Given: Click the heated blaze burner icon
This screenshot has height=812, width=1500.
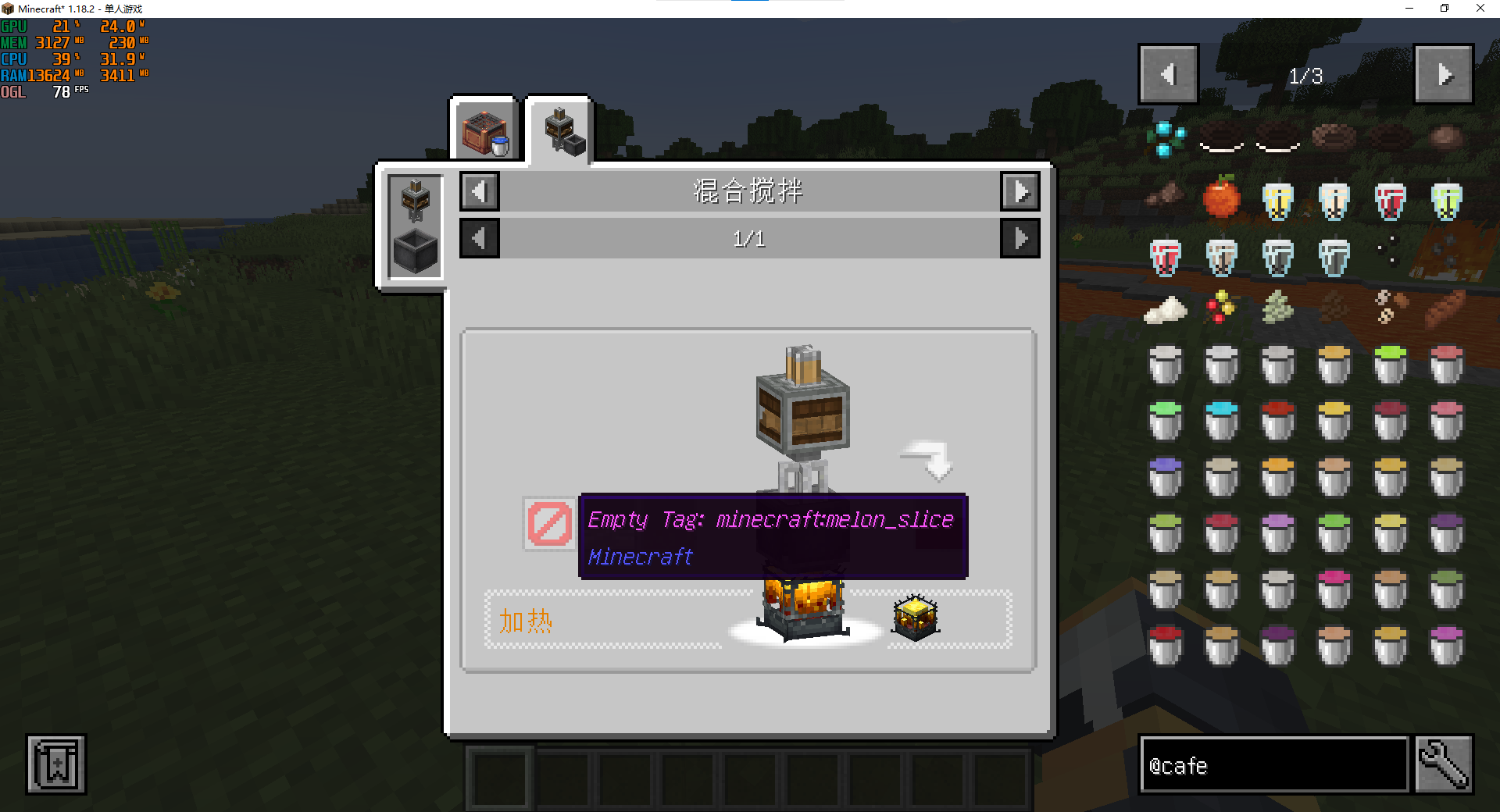Looking at the screenshot, I should [x=915, y=617].
